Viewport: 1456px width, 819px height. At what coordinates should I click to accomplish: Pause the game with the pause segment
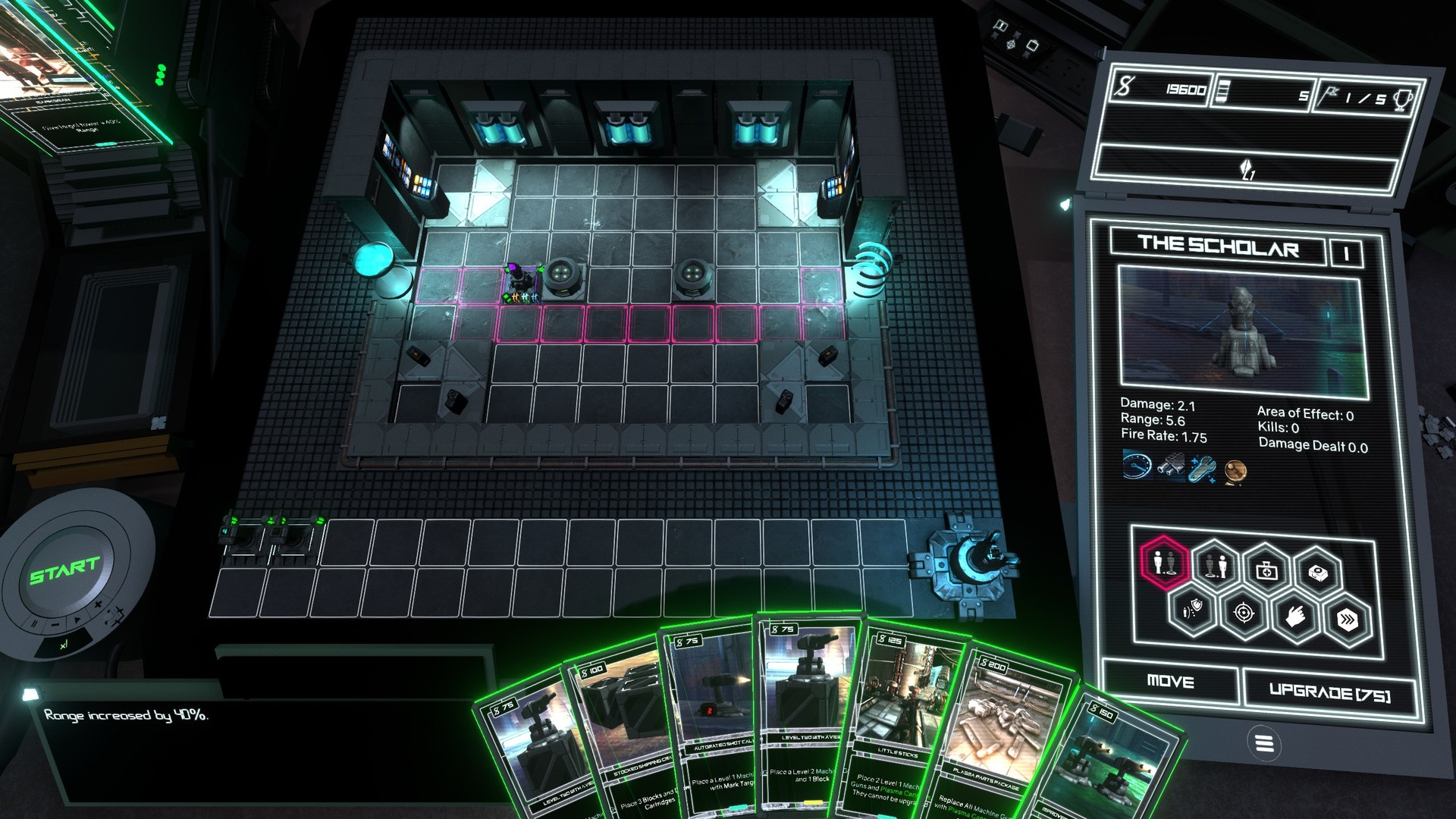coord(33,624)
